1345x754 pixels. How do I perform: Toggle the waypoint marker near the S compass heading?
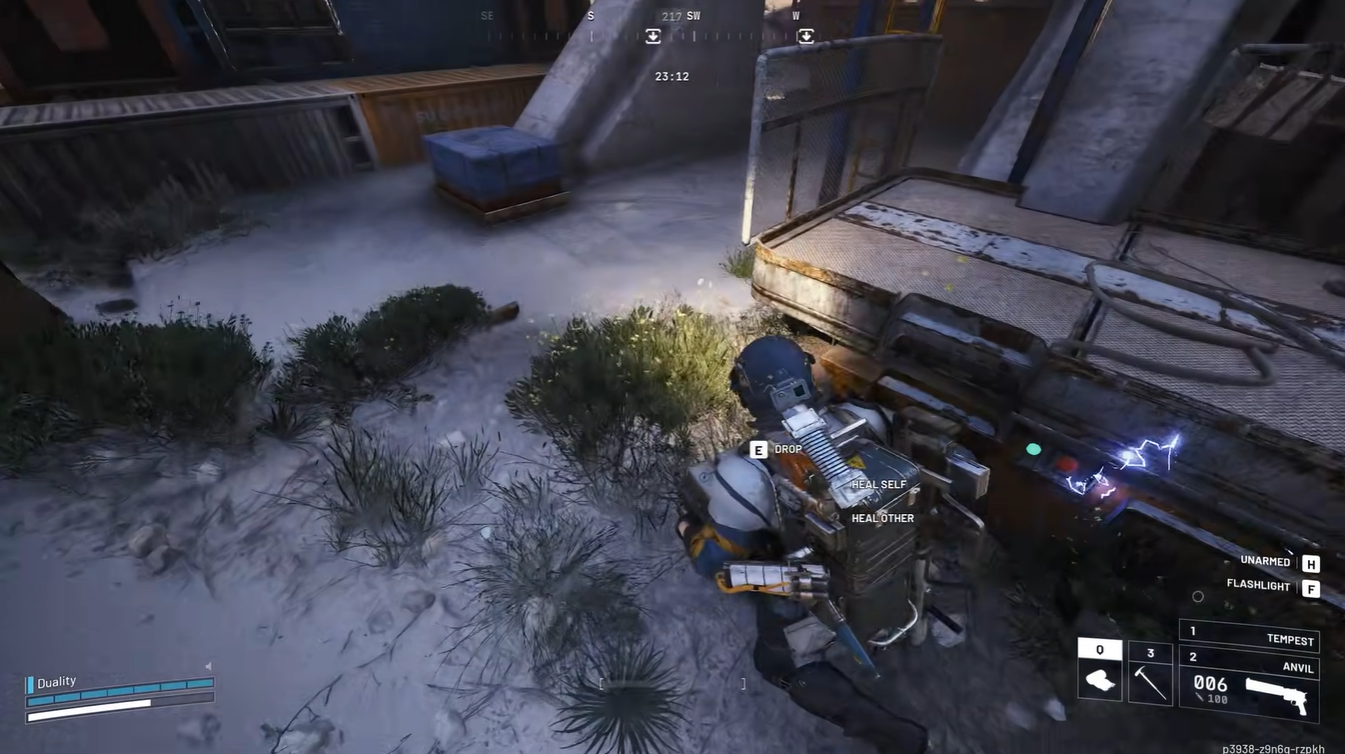652,36
